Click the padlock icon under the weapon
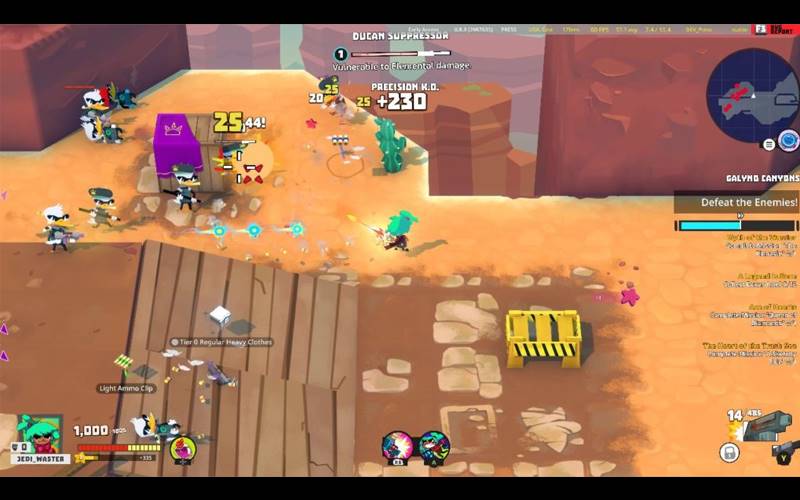This screenshot has width=800, height=500. click(729, 453)
